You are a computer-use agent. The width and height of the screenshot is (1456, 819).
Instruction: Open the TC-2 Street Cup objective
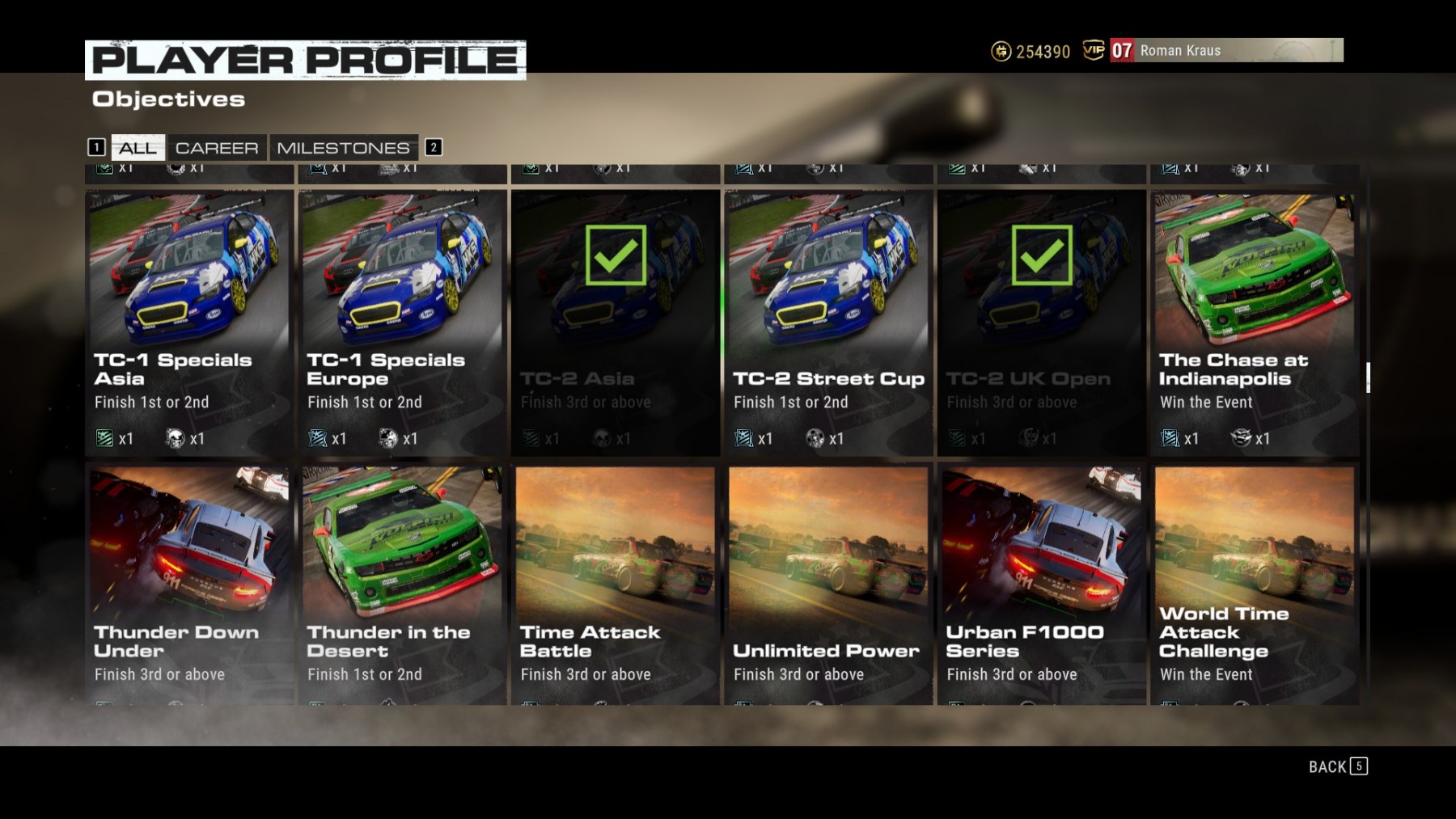[x=828, y=323]
